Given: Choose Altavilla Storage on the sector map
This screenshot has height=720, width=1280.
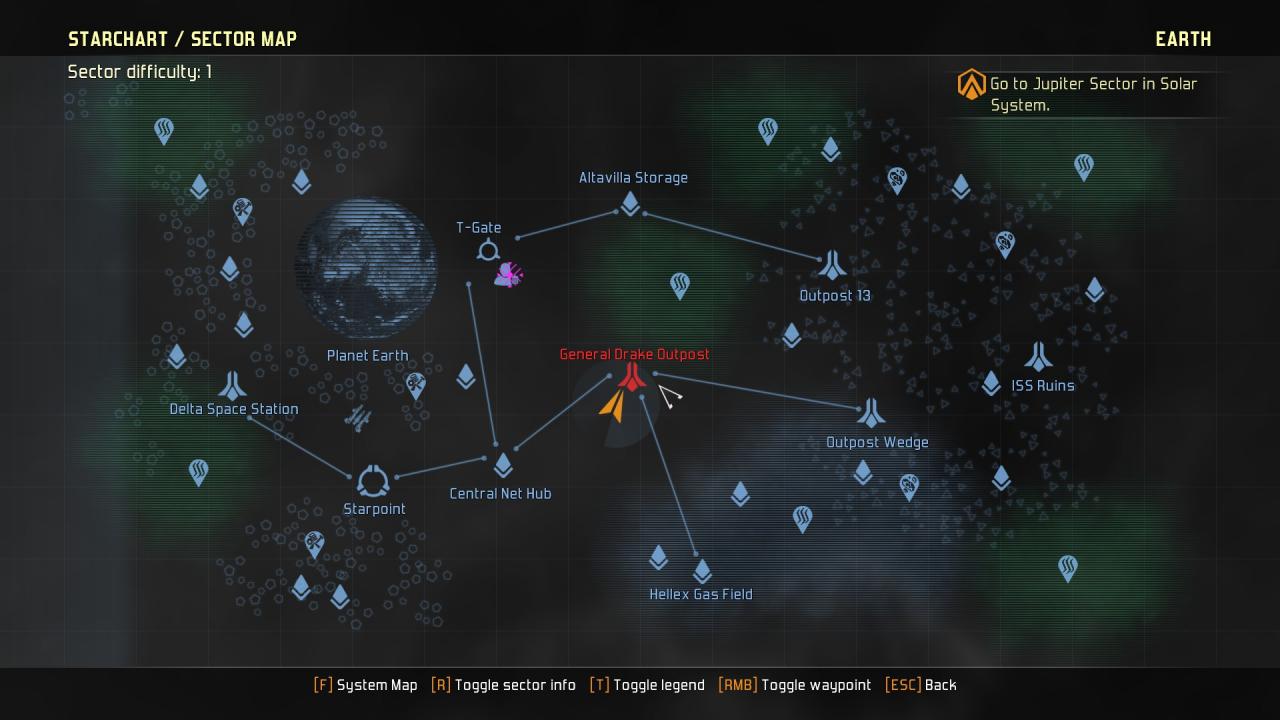Looking at the screenshot, I should (630, 203).
